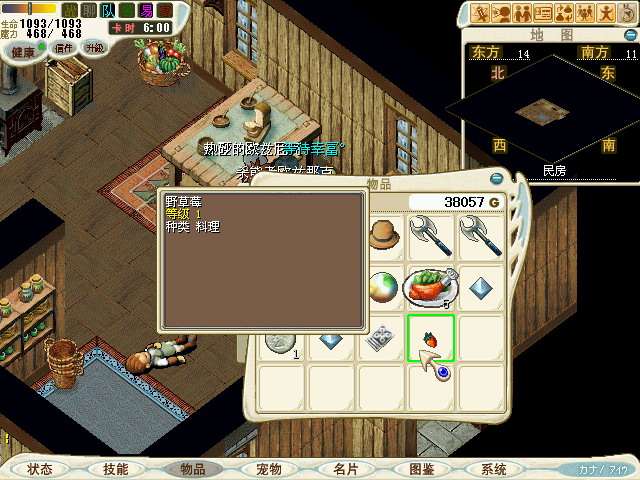Choose the silver coin item slot
Image resolution: width=640 pixels, height=480 pixels.
282,341
